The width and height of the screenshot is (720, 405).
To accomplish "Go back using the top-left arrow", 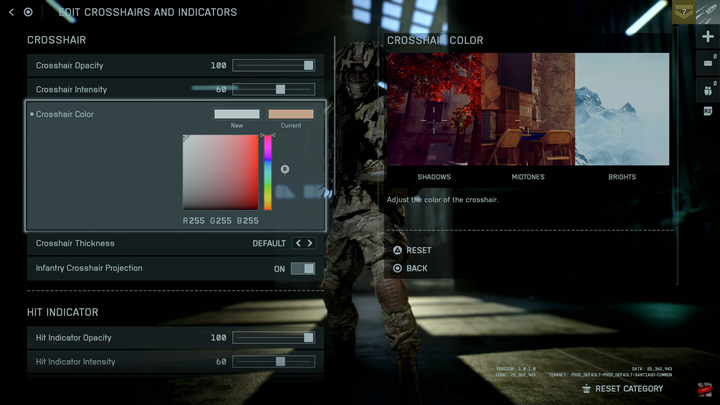I will point(11,12).
